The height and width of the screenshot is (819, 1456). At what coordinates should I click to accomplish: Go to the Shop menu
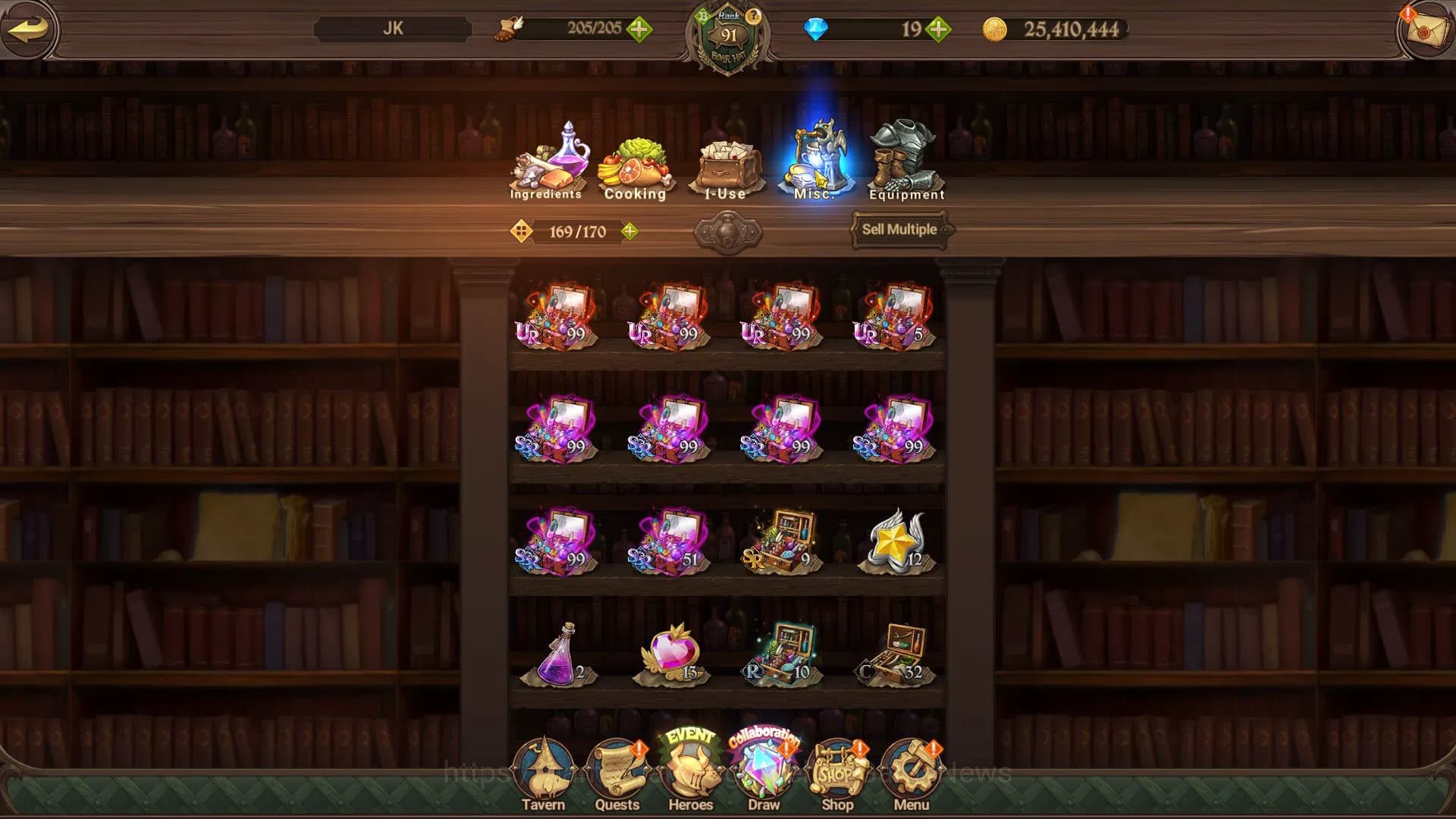click(838, 775)
